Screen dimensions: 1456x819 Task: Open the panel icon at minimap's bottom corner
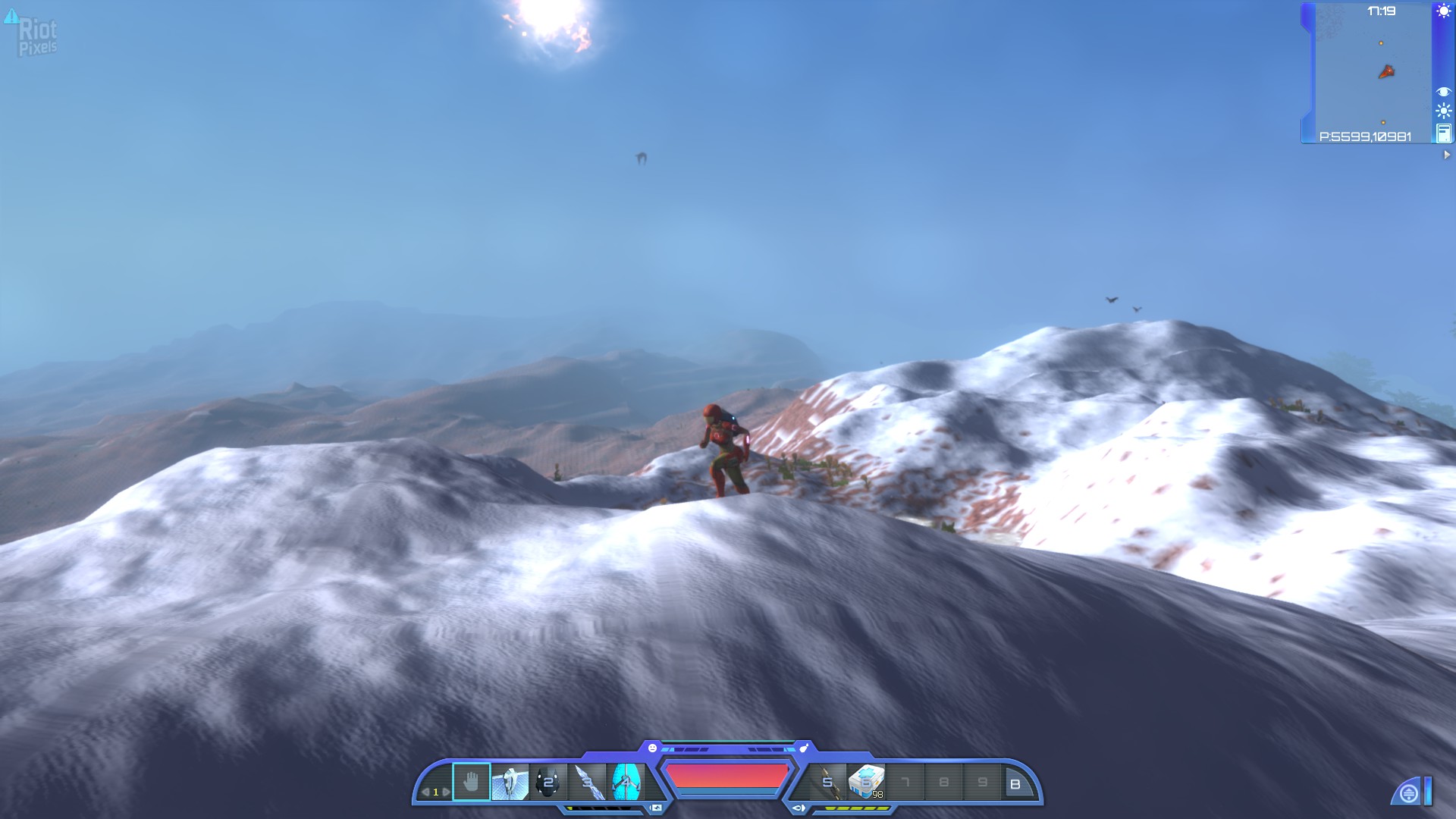[1443, 134]
